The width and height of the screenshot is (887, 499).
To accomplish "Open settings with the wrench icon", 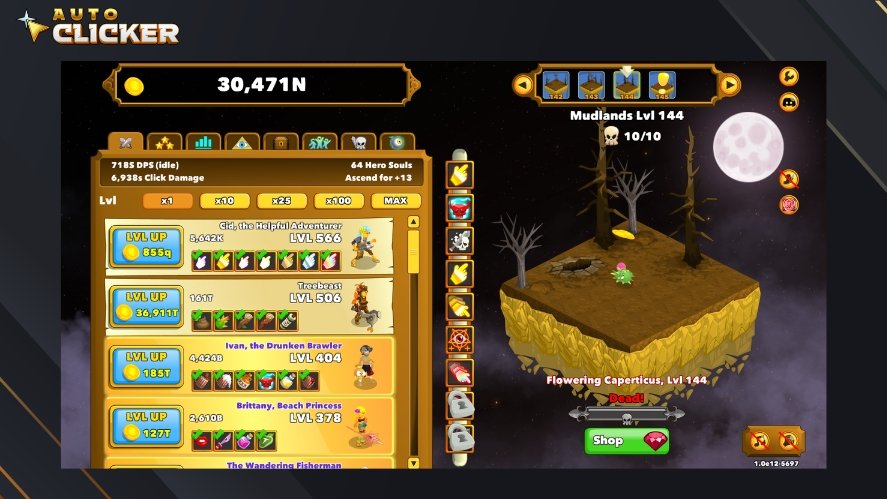I will pyautogui.click(x=789, y=76).
